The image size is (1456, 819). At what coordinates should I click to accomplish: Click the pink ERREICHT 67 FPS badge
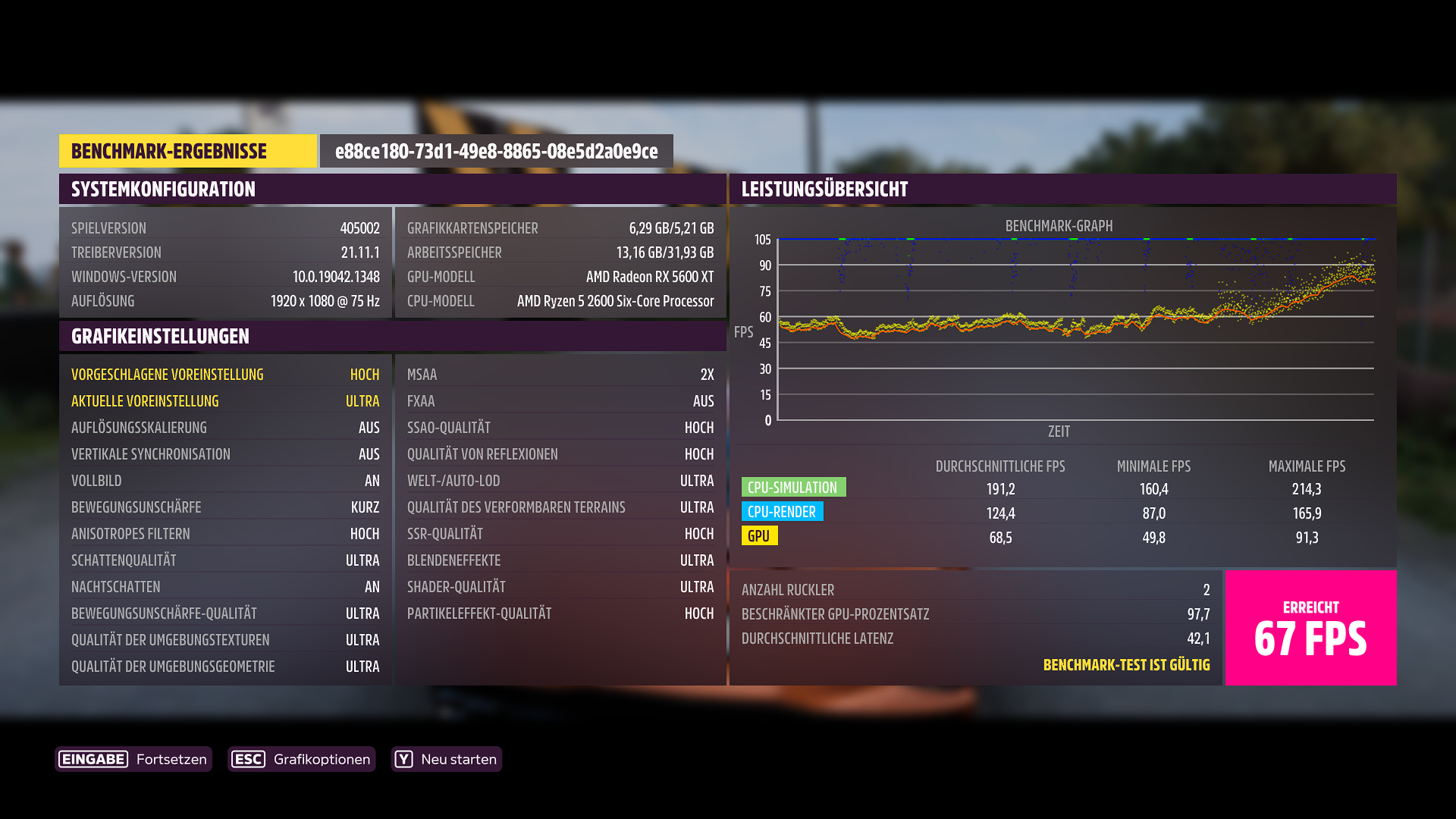click(1311, 627)
